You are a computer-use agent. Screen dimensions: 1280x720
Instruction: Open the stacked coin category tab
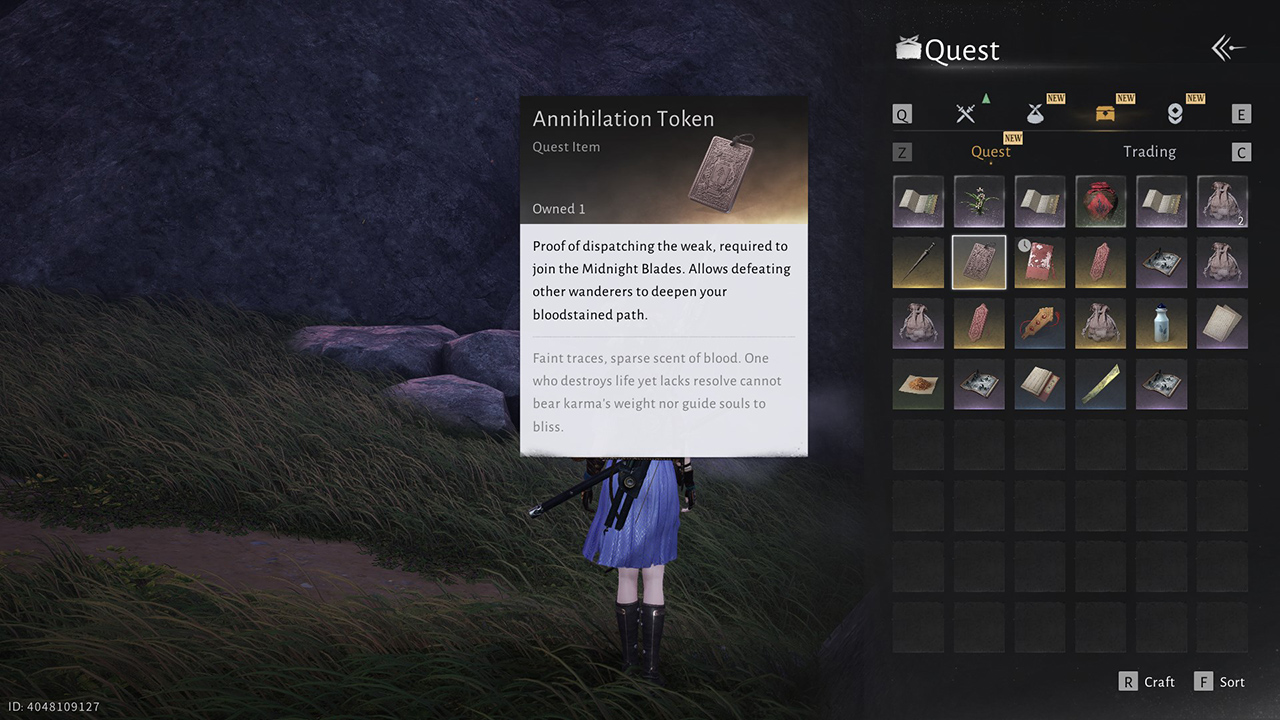[x=1175, y=114]
